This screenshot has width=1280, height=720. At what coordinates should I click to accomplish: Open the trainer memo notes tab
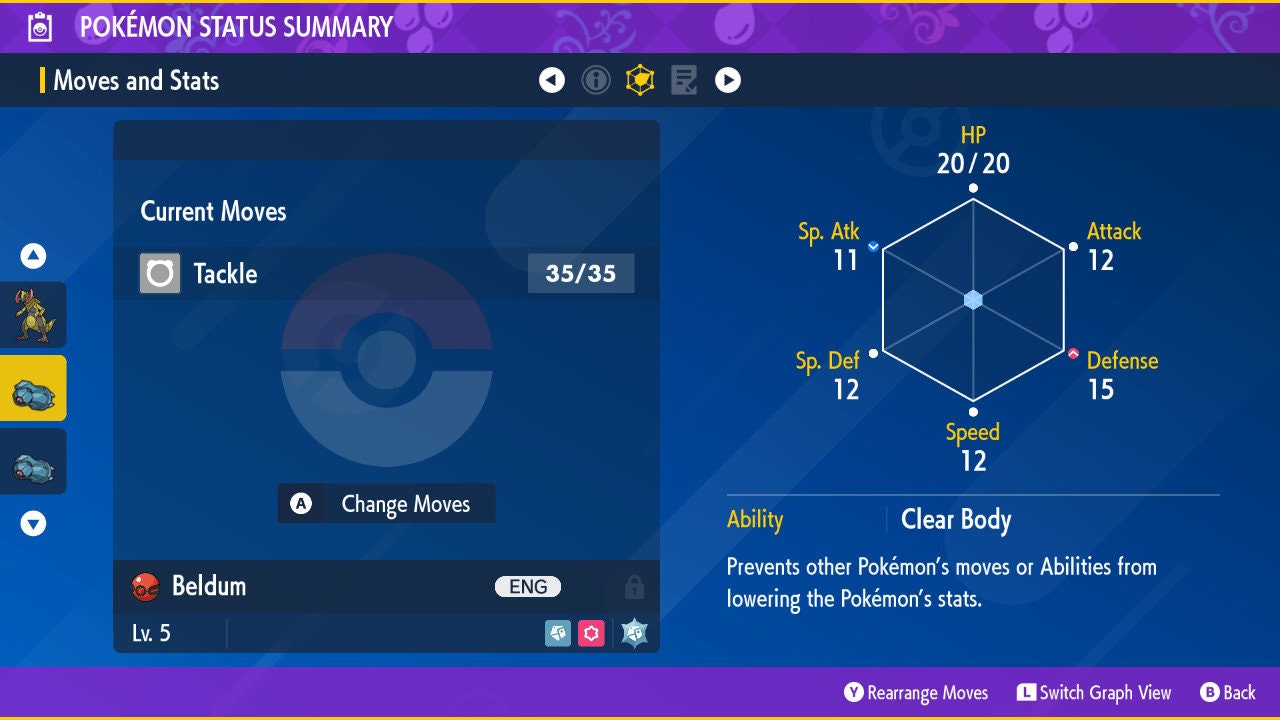pos(684,80)
